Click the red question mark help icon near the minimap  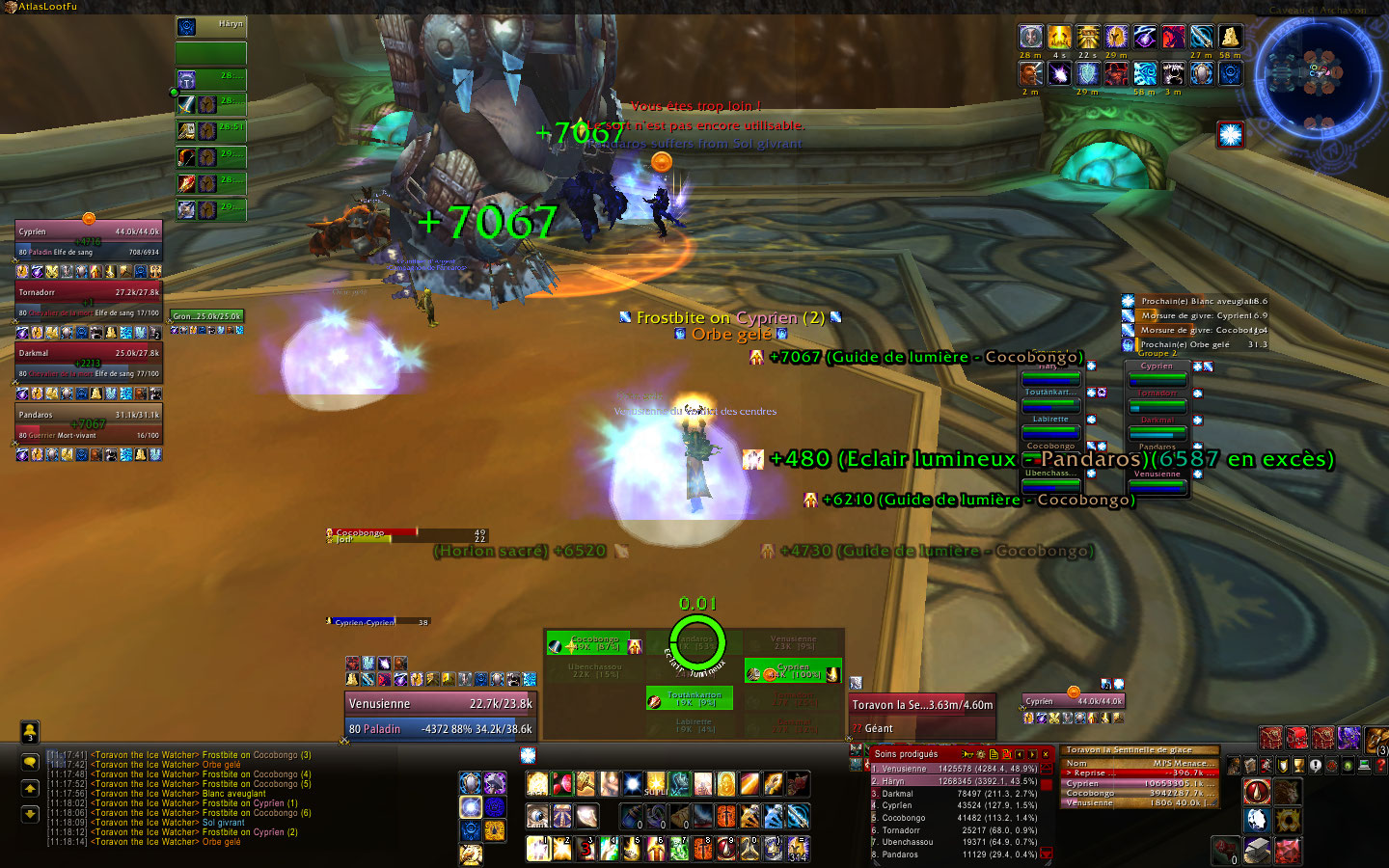1381,765
